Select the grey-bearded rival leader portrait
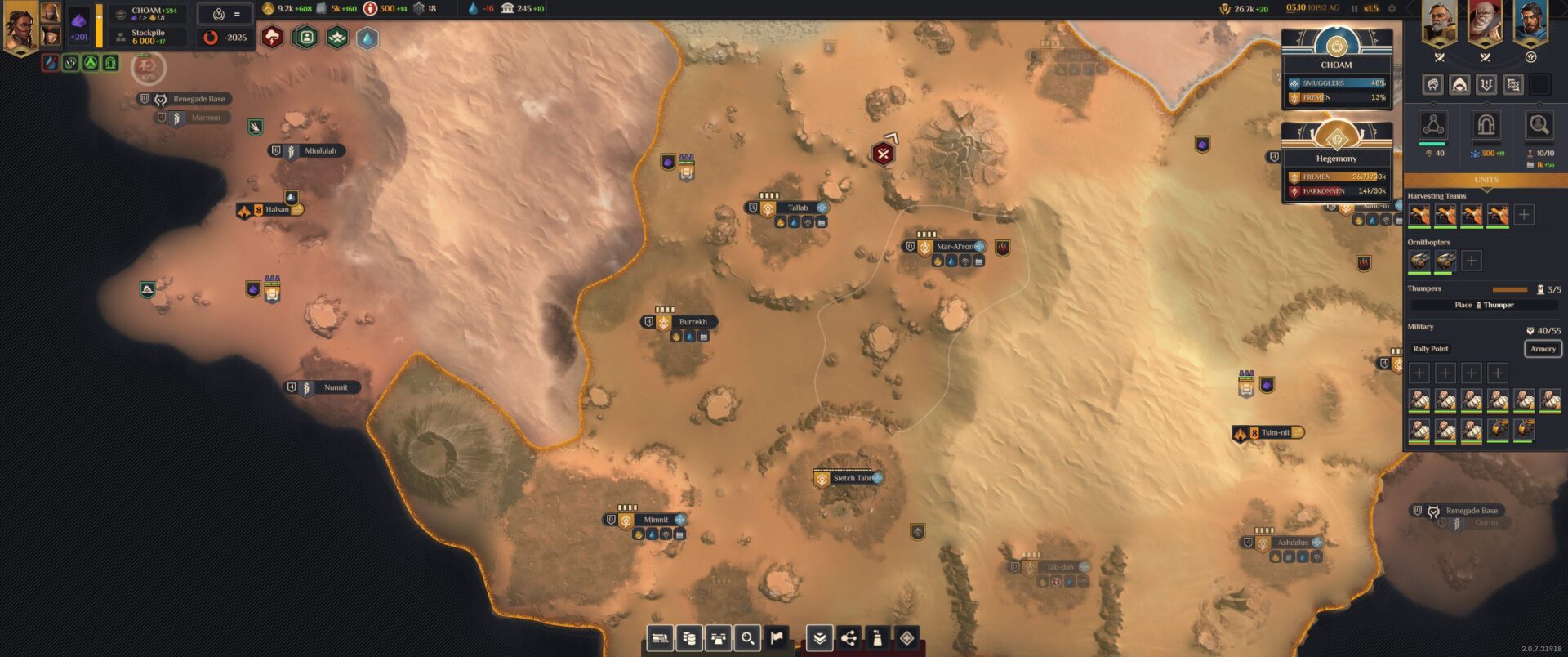The image size is (1568, 657). click(1439, 25)
